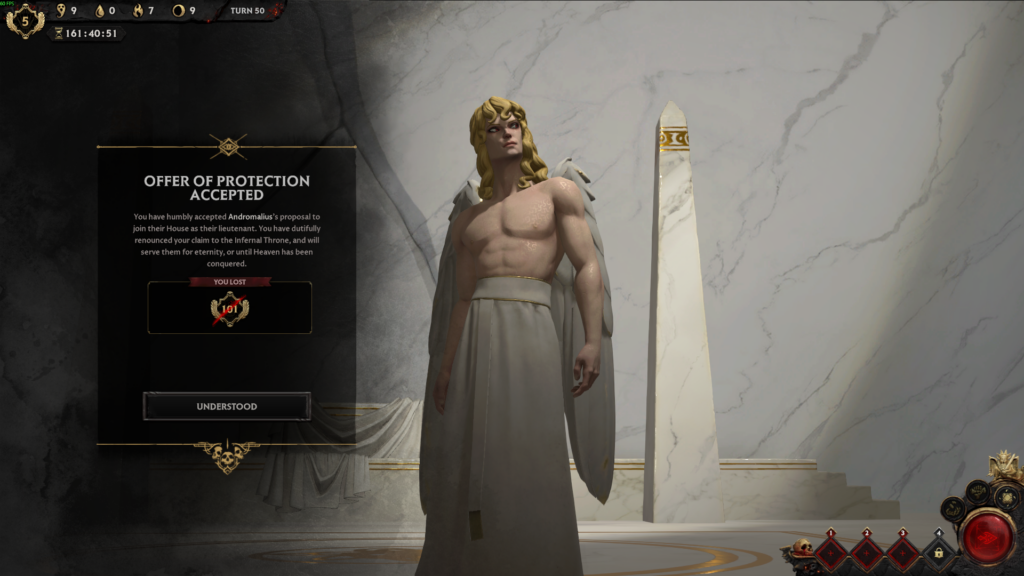Click the crossed-out prestige icon under You Lost
The image size is (1024, 576).
[229, 309]
